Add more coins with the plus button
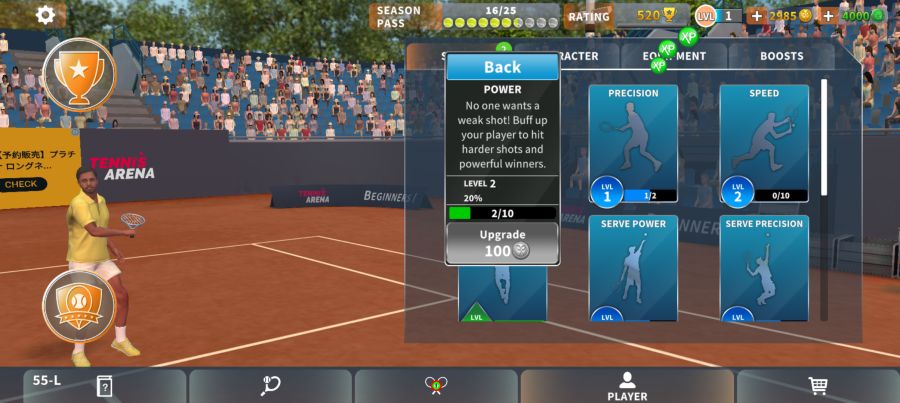Screen dimensions: 900x403 (756, 16)
